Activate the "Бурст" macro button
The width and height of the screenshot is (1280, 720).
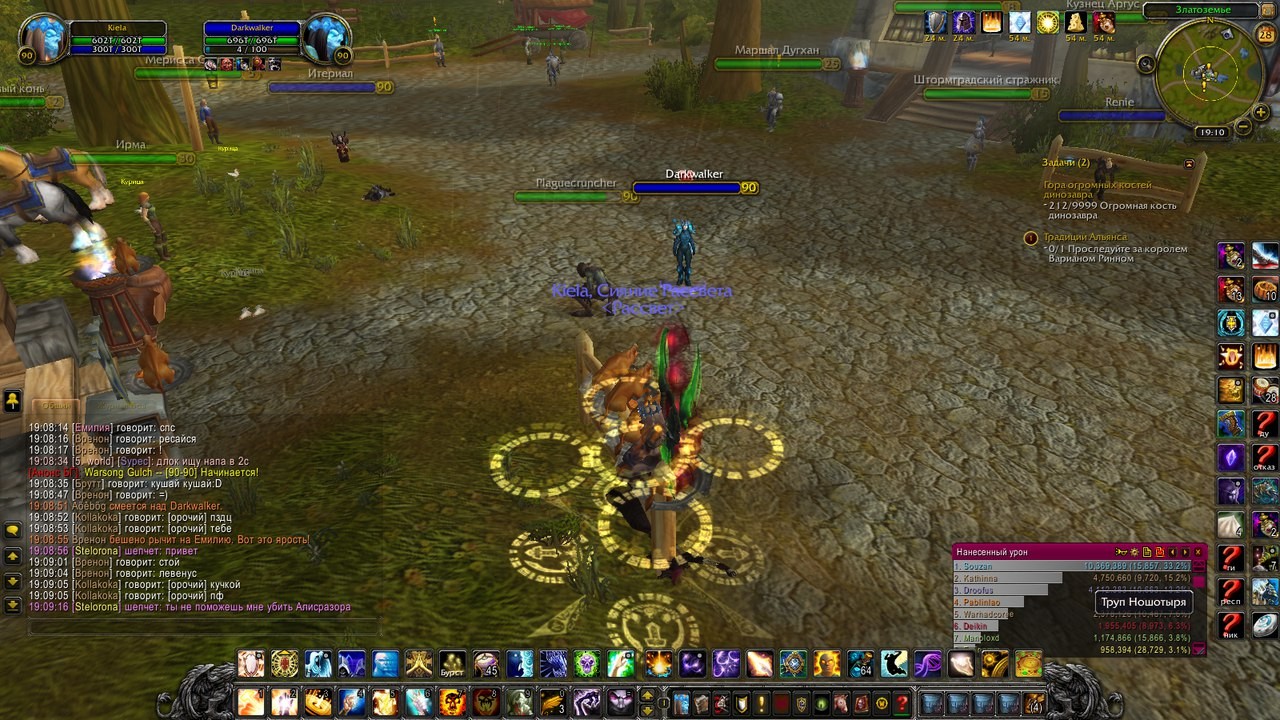pos(453,664)
